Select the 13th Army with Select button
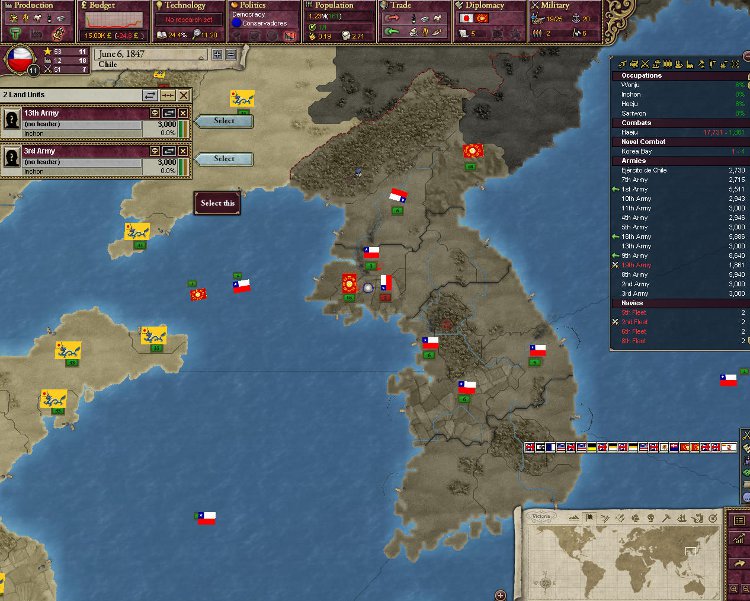This screenshot has height=601, width=750. 224,121
